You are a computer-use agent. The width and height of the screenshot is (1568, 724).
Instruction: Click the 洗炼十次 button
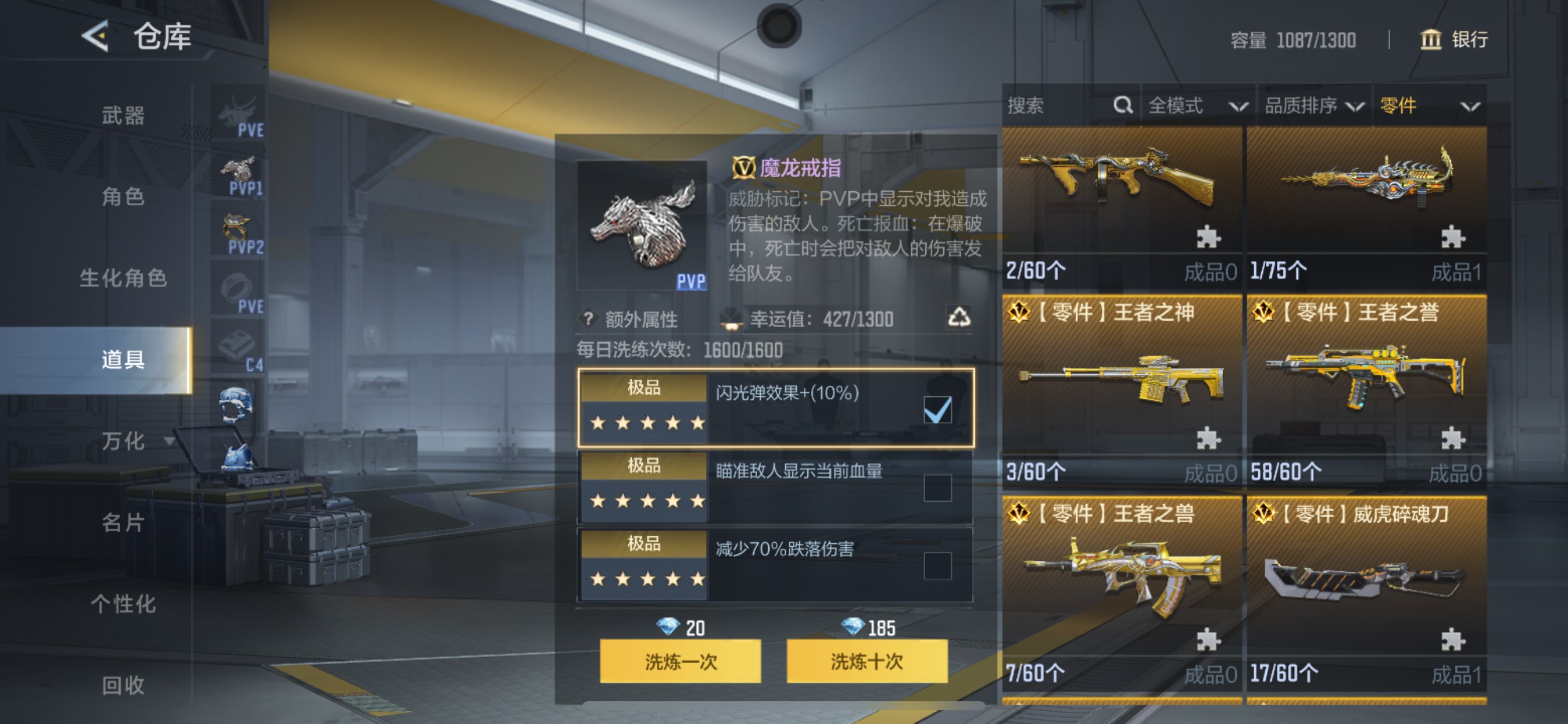click(867, 663)
